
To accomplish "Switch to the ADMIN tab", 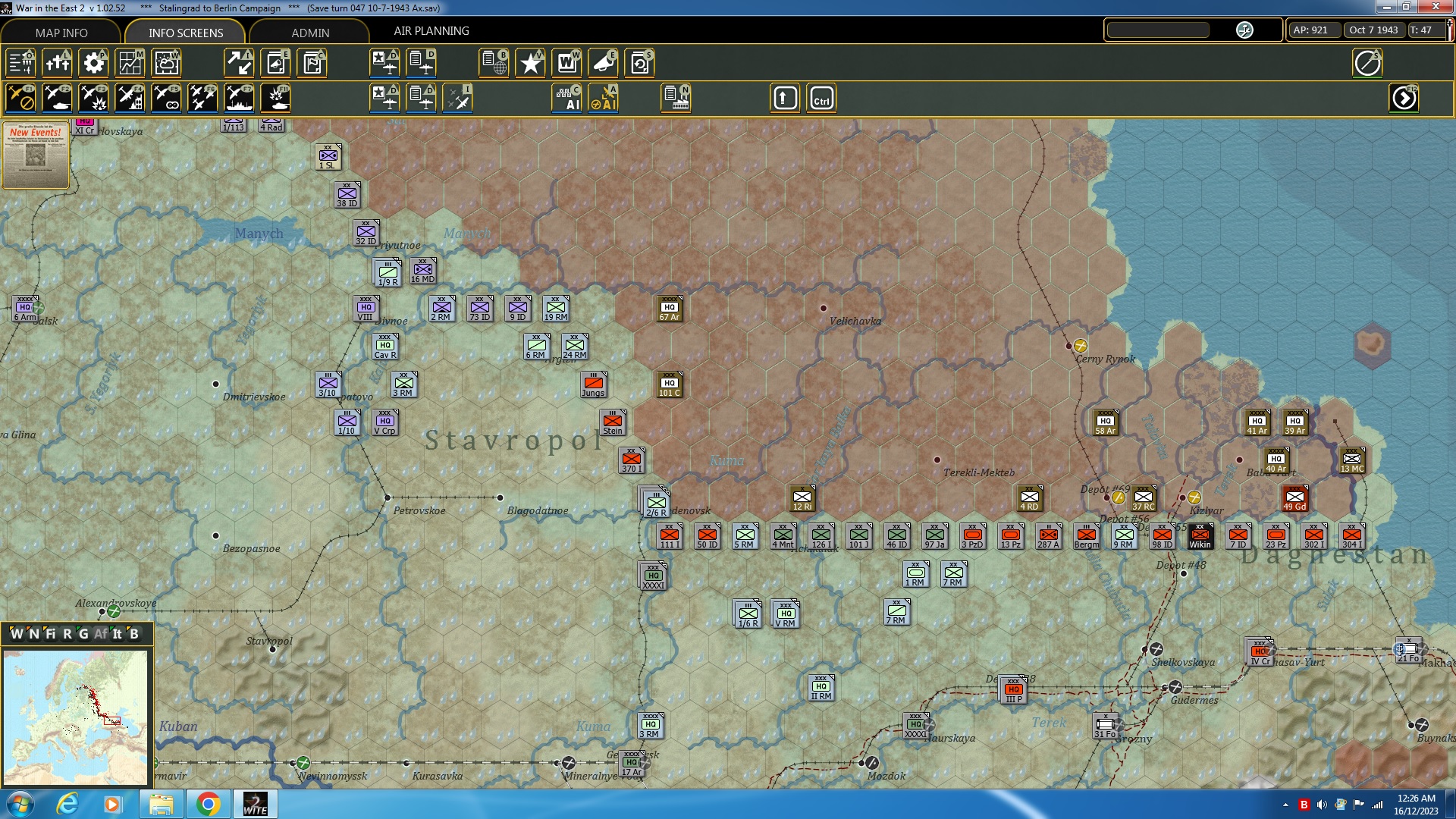I will coord(312,33).
